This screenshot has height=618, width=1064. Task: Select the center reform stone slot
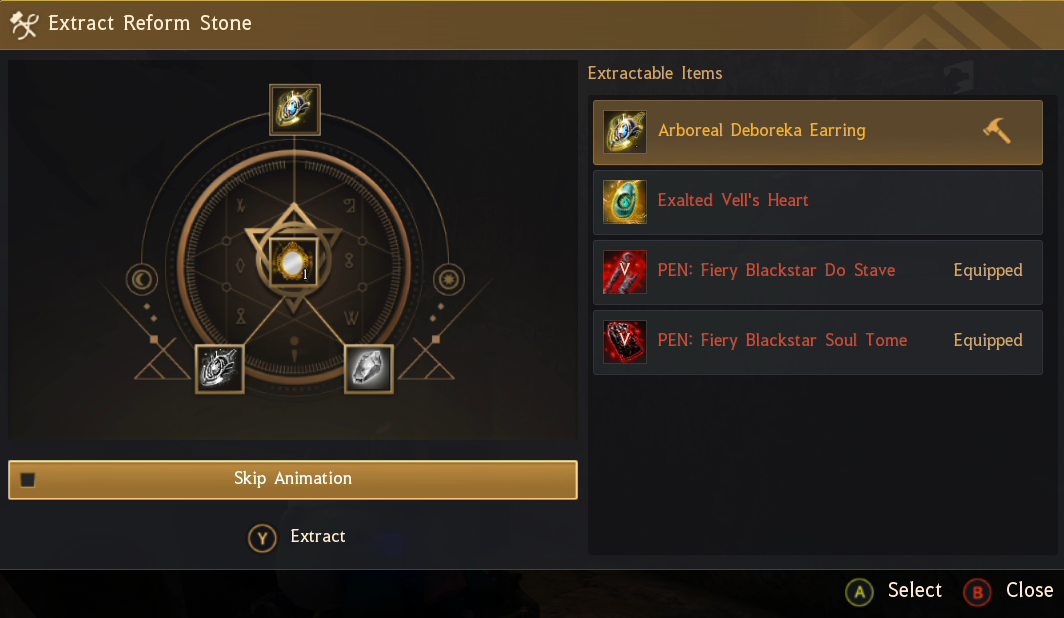(294, 262)
